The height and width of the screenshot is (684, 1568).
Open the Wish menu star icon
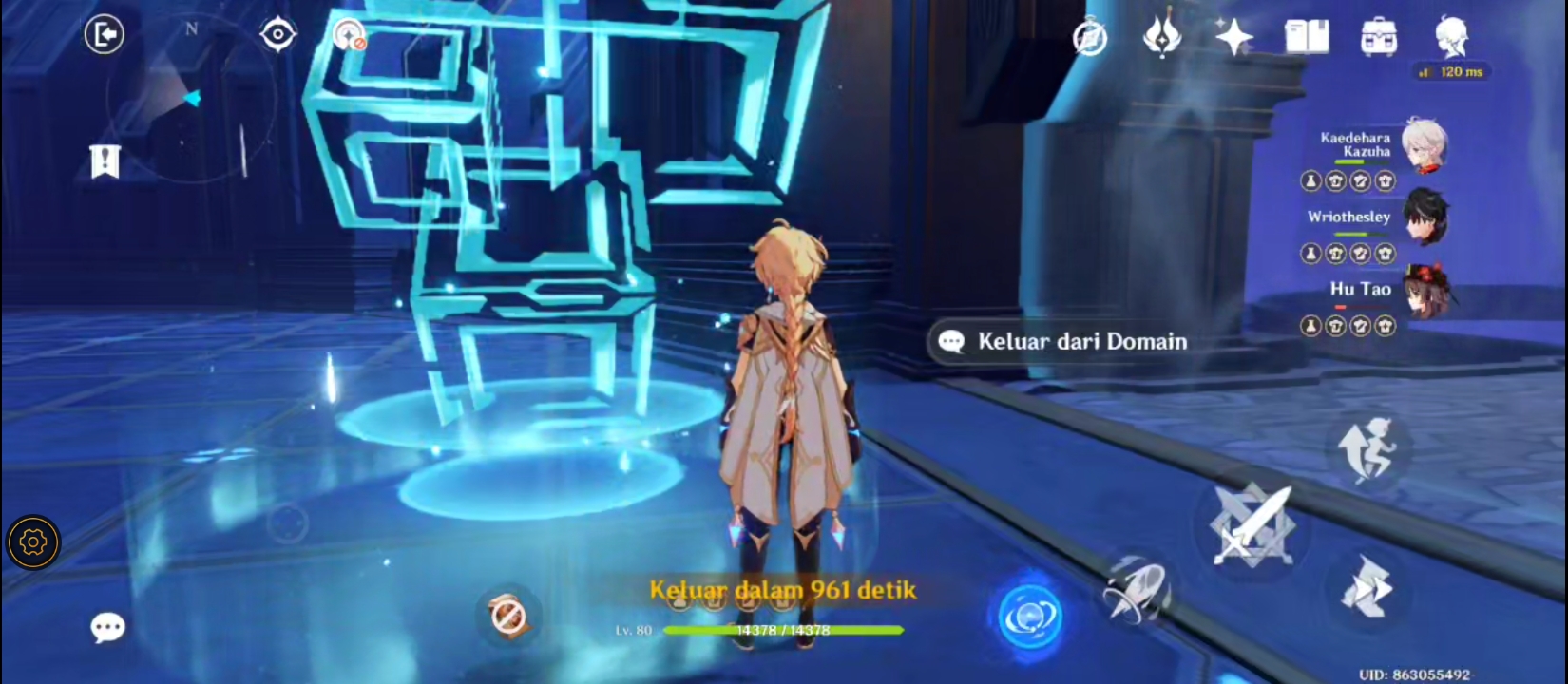(1234, 38)
